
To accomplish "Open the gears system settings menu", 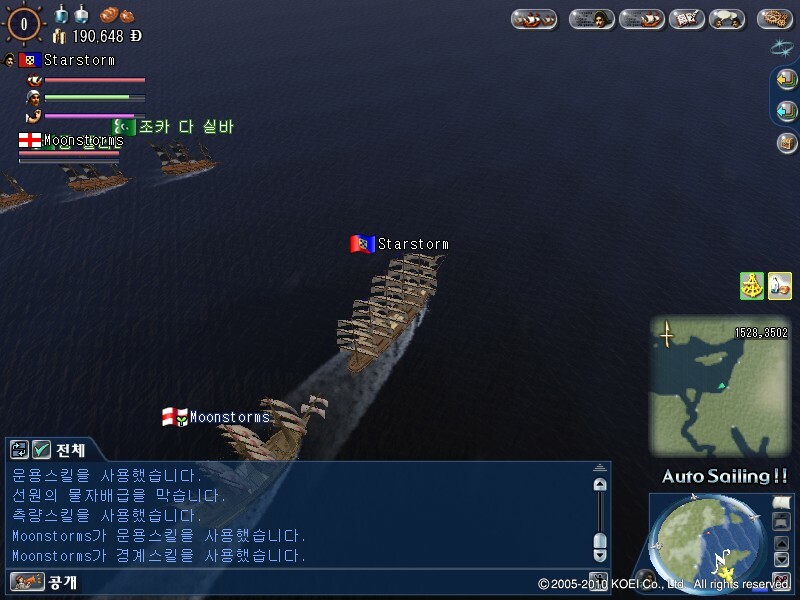I will (x=775, y=19).
